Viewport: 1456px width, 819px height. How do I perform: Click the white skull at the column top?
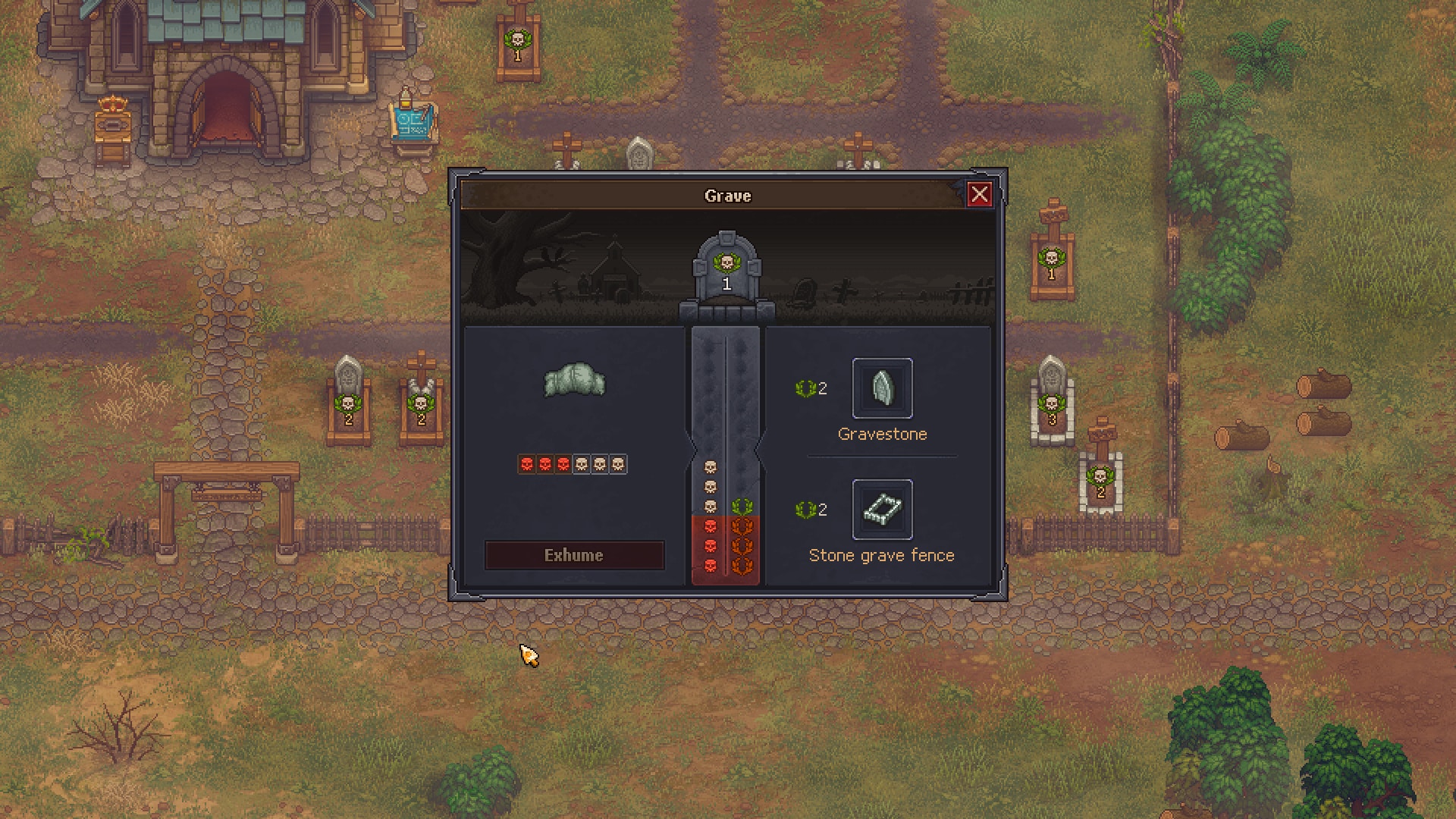coord(710,467)
